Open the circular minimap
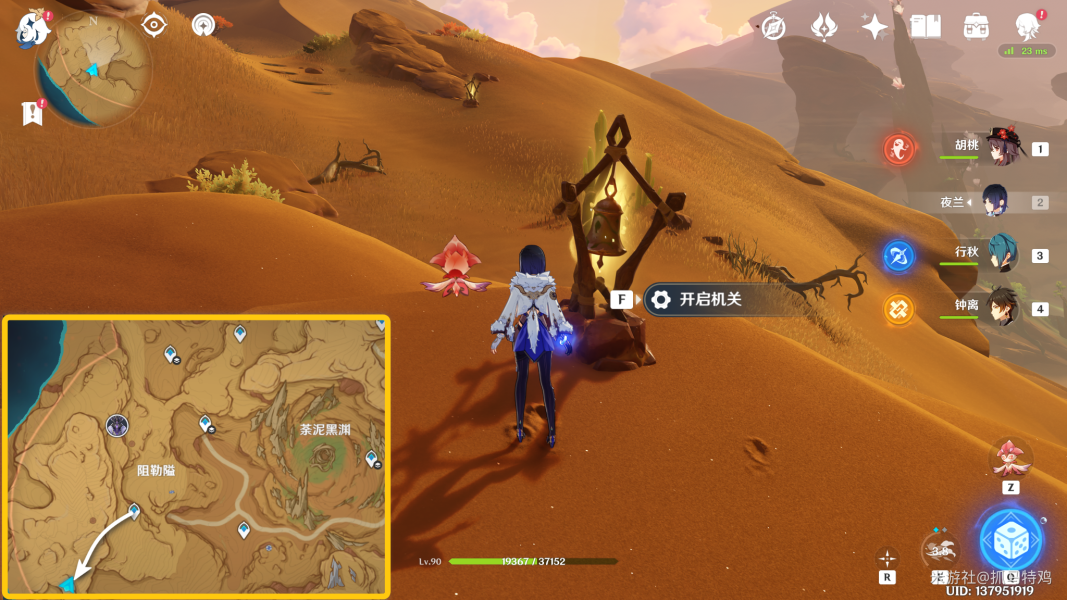Image resolution: width=1067 pixels, height=600 pixels. (x=93, y=70)
